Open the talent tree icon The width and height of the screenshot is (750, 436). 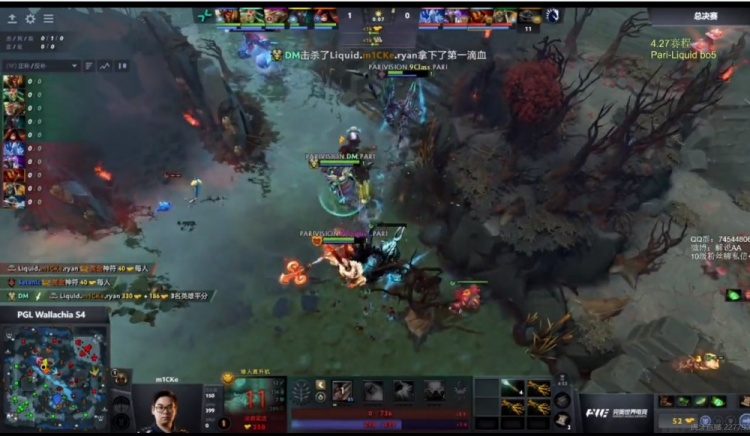click(300, 392)
